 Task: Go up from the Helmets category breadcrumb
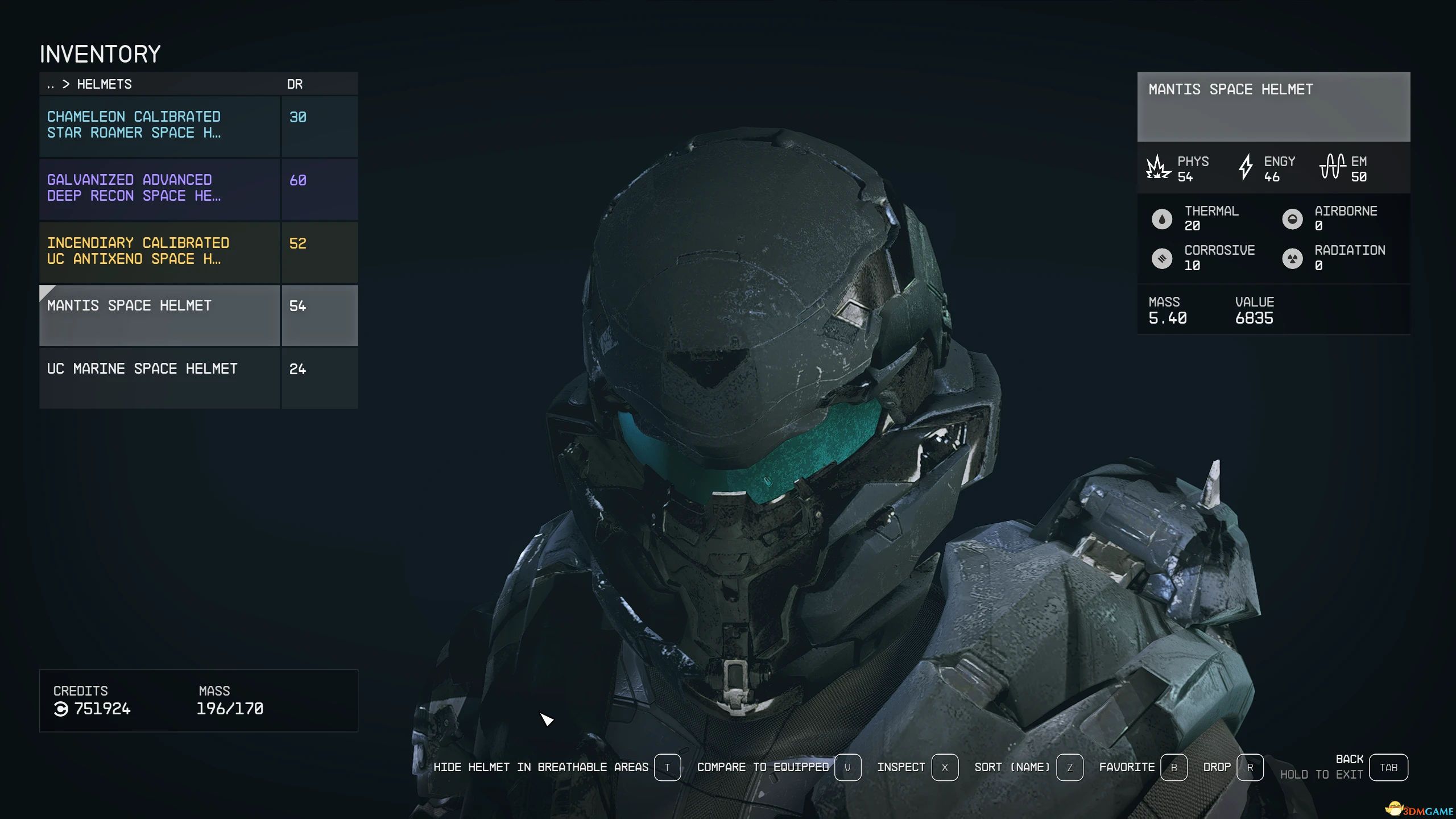51,85
